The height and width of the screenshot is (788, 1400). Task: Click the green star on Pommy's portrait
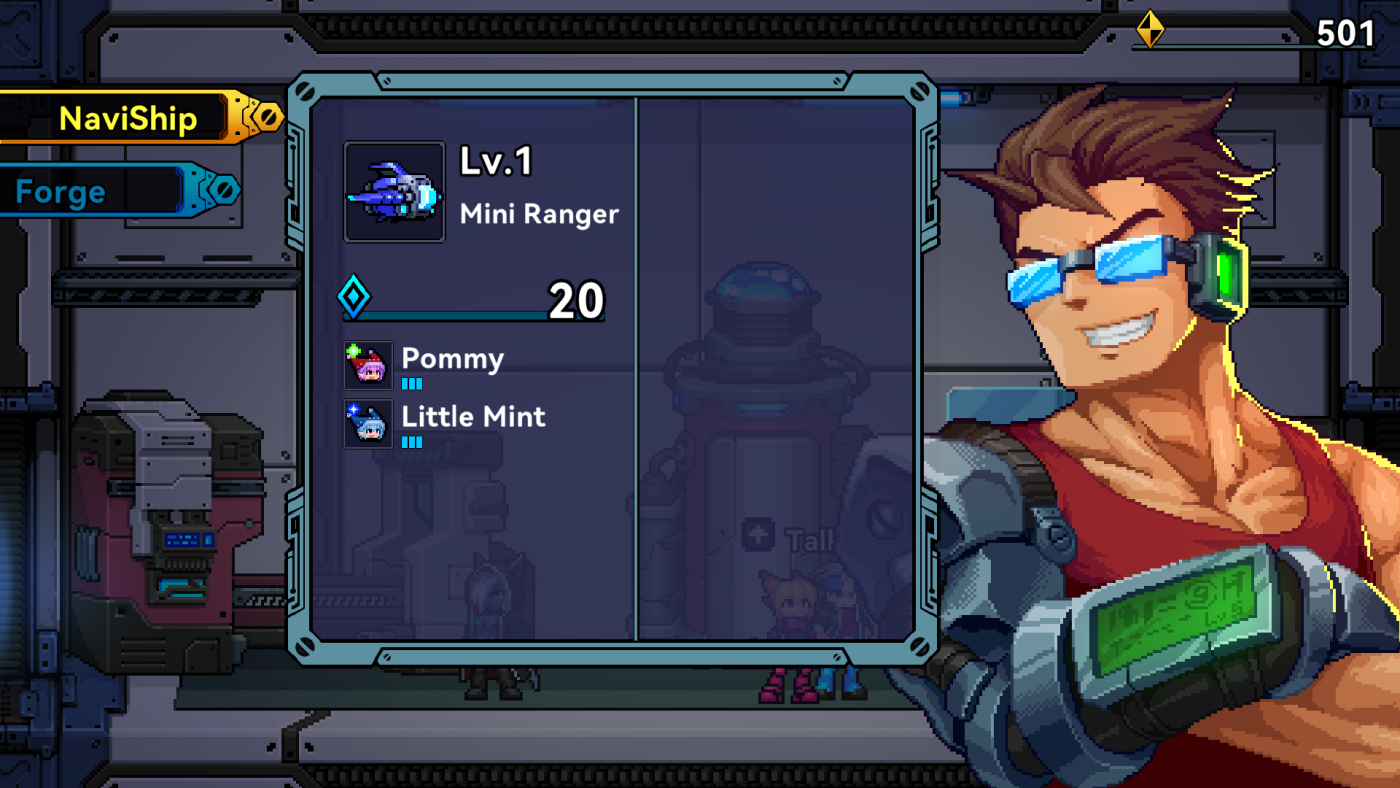pyautogui.click(x=352, y=350)
